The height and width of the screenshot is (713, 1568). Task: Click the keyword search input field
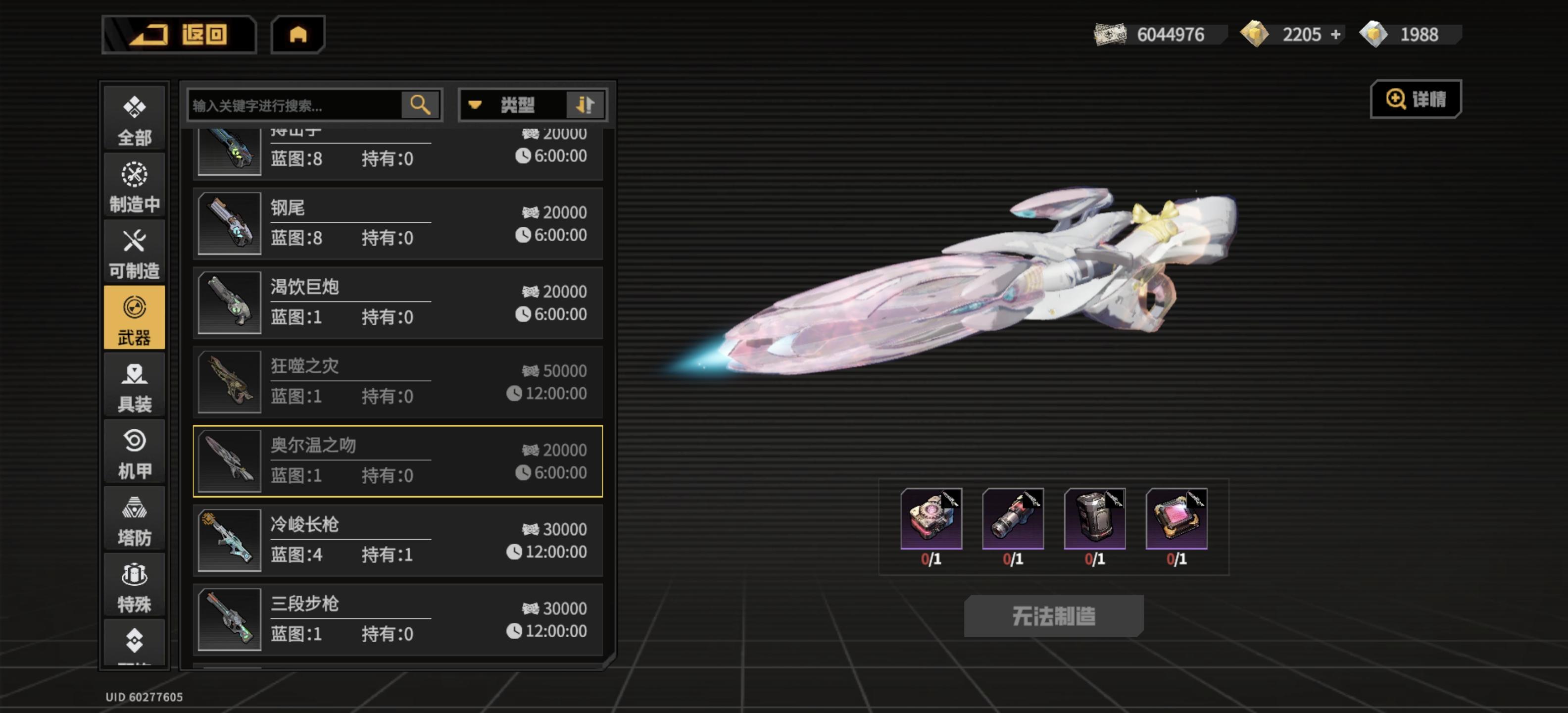point(294,105)
